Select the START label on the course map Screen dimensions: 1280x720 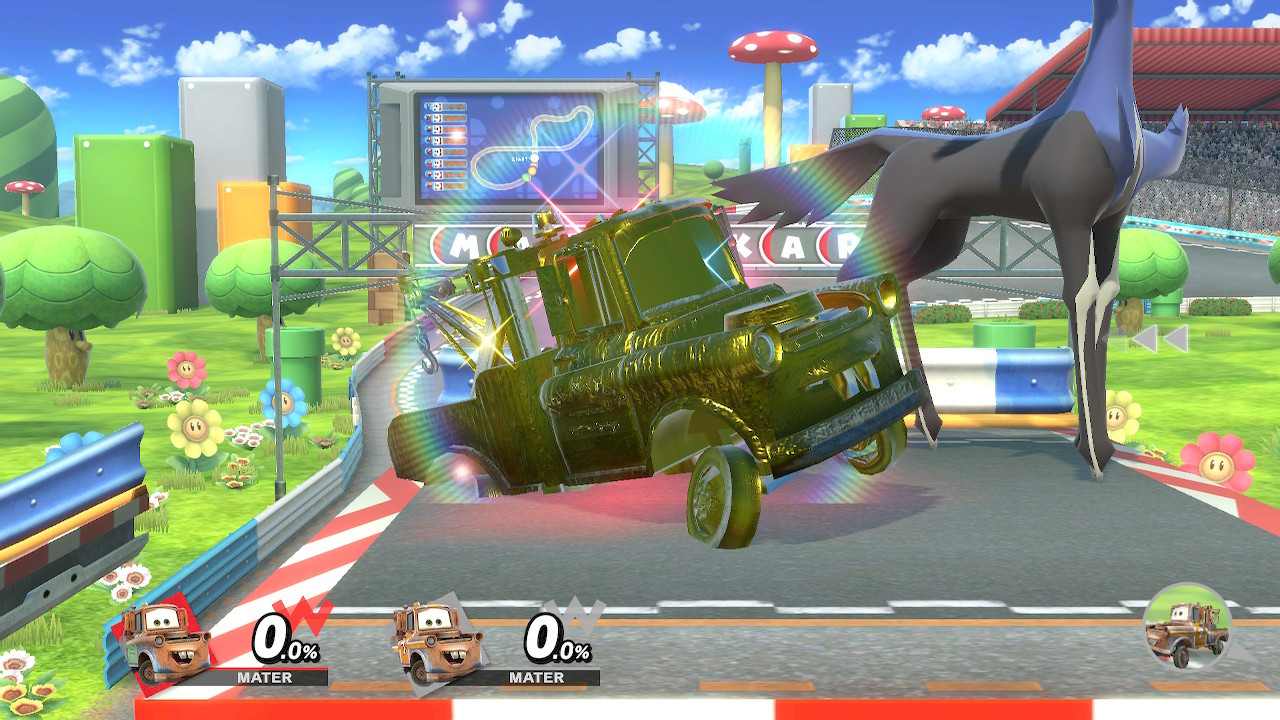tap(520, 159)
